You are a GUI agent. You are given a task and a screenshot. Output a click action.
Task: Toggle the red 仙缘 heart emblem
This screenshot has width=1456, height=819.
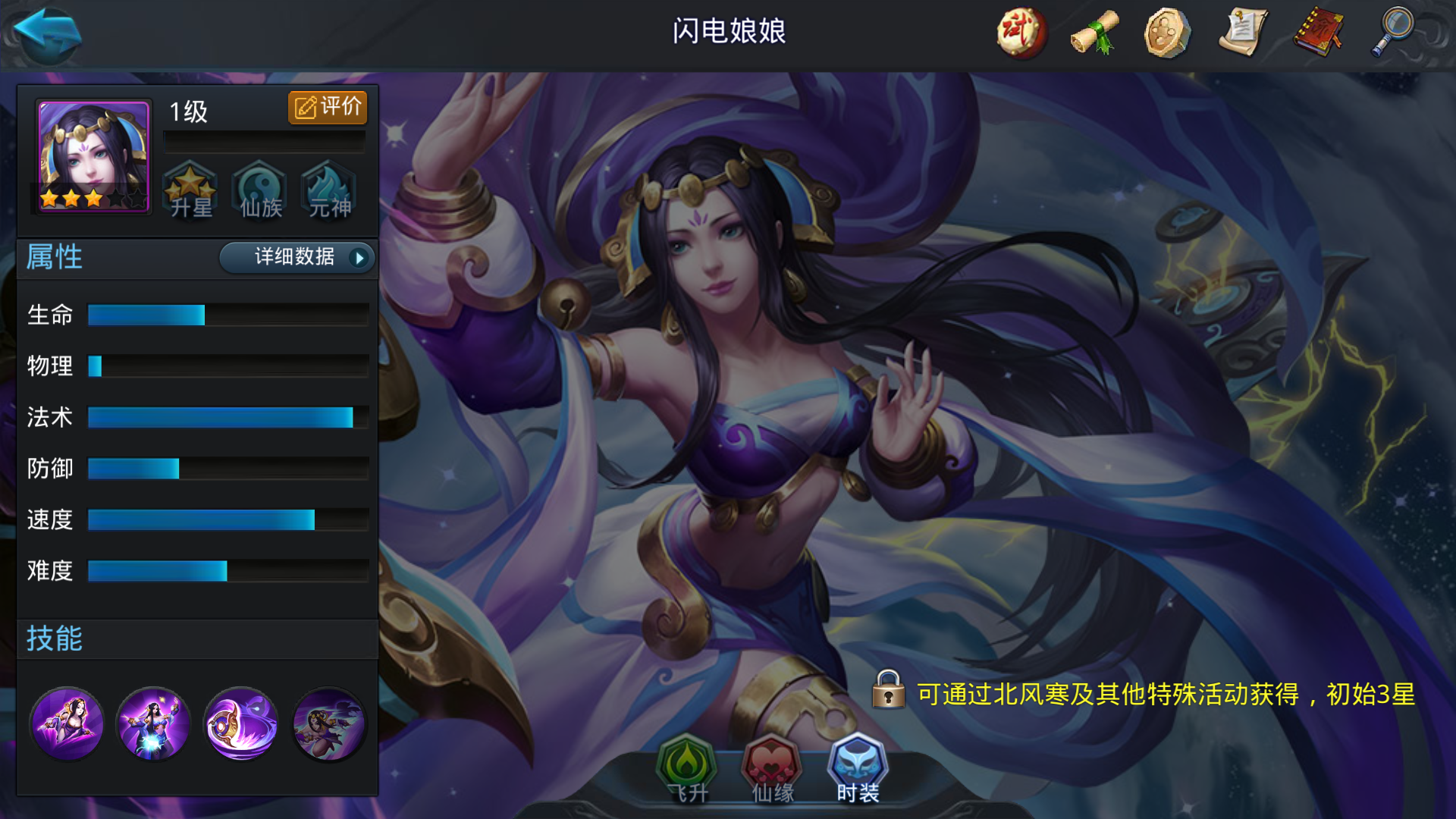click(x=774, y=767)
